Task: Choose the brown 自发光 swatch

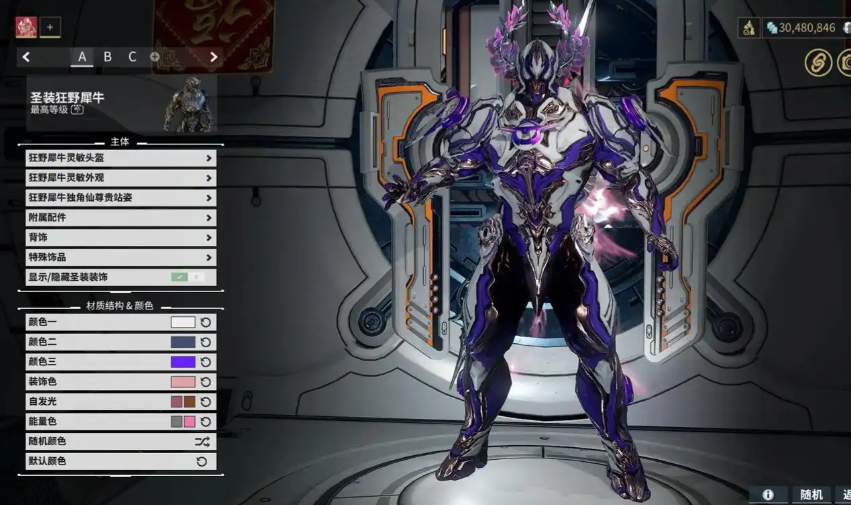Action: click(x=190, y=402)
